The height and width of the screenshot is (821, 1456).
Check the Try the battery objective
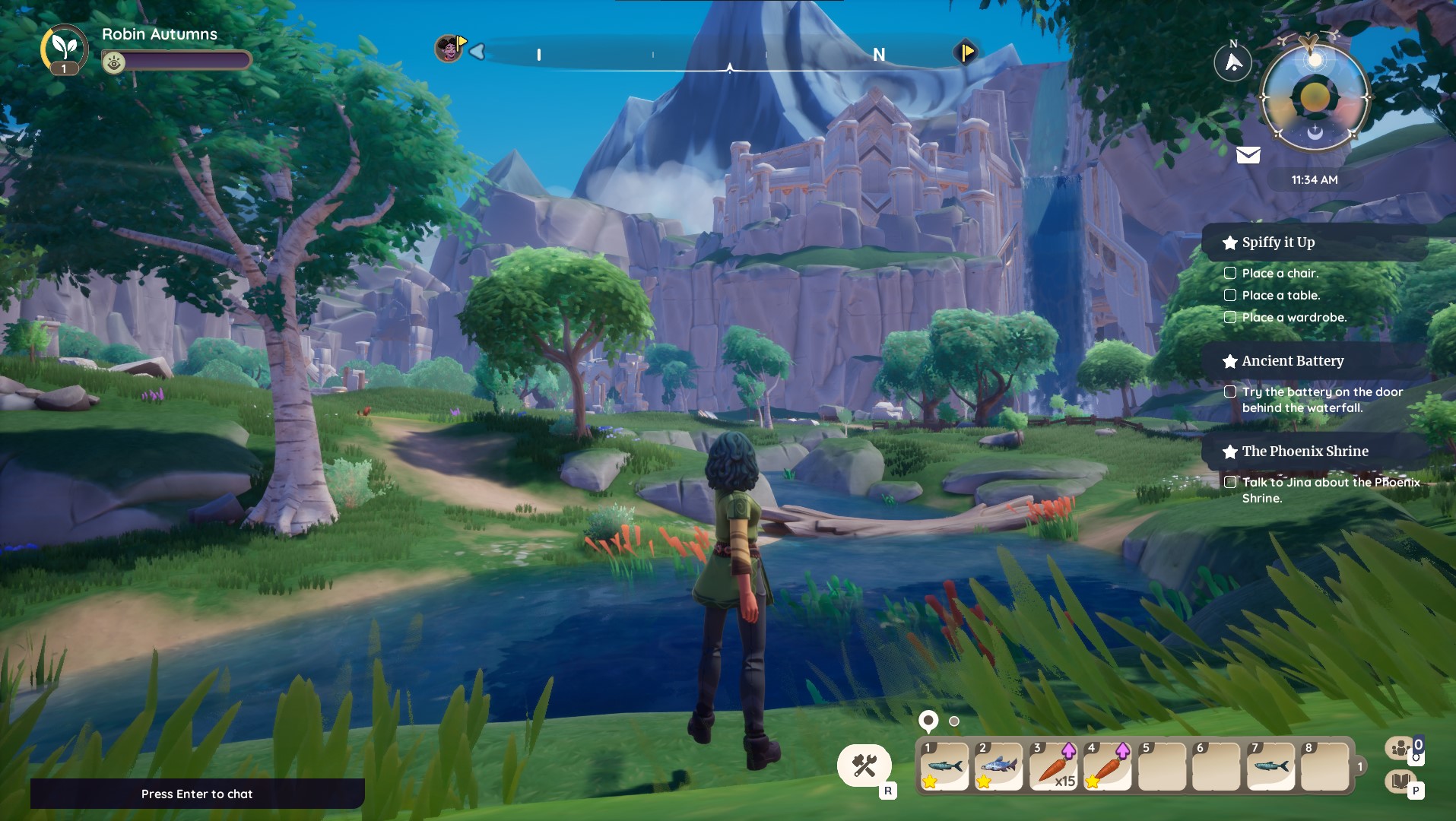pos(1229,391)
